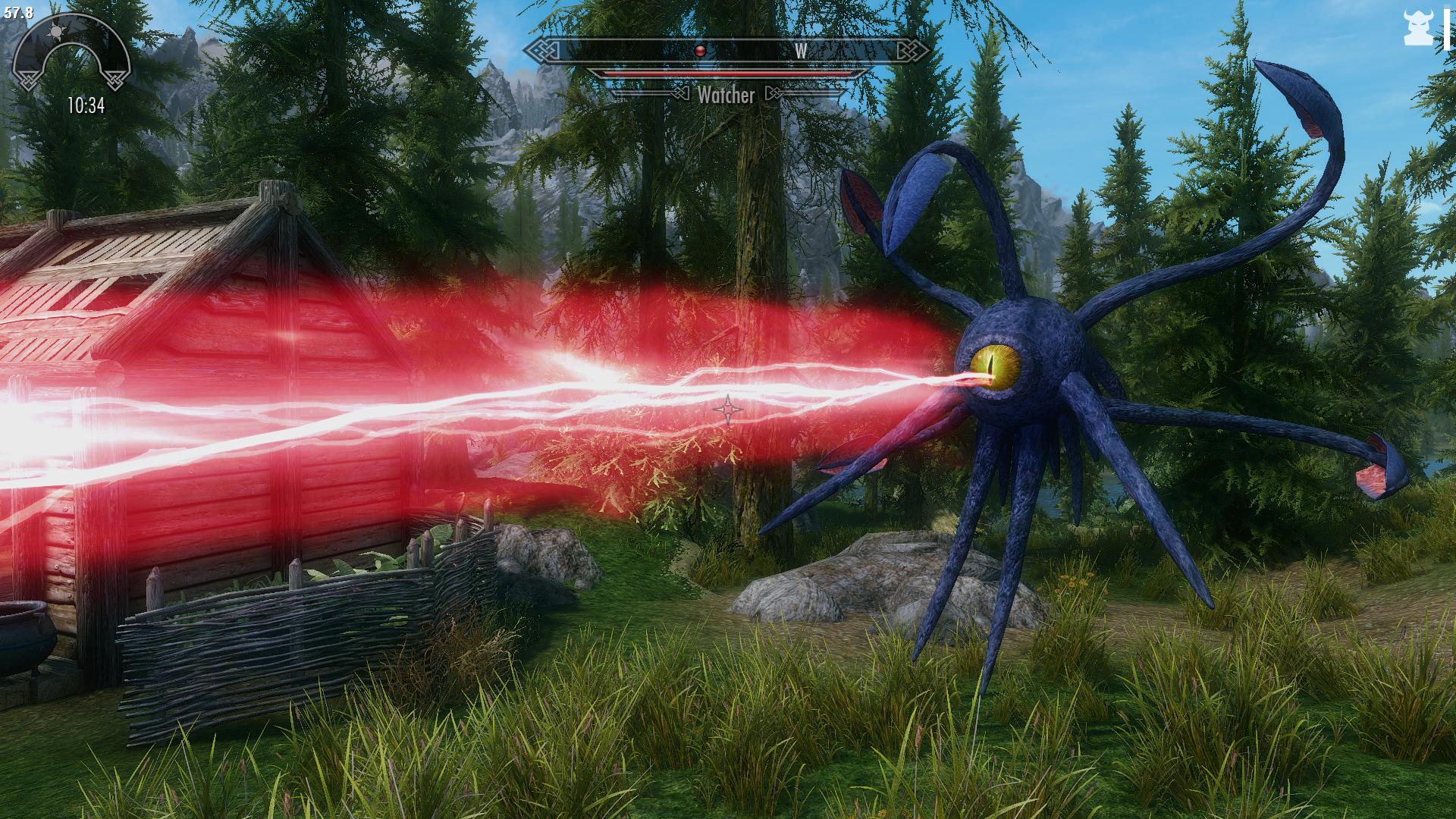The width and height of the screenshot is (1456, 819).
Task: Click the sun dial clock widget
Action: [72, 61]
